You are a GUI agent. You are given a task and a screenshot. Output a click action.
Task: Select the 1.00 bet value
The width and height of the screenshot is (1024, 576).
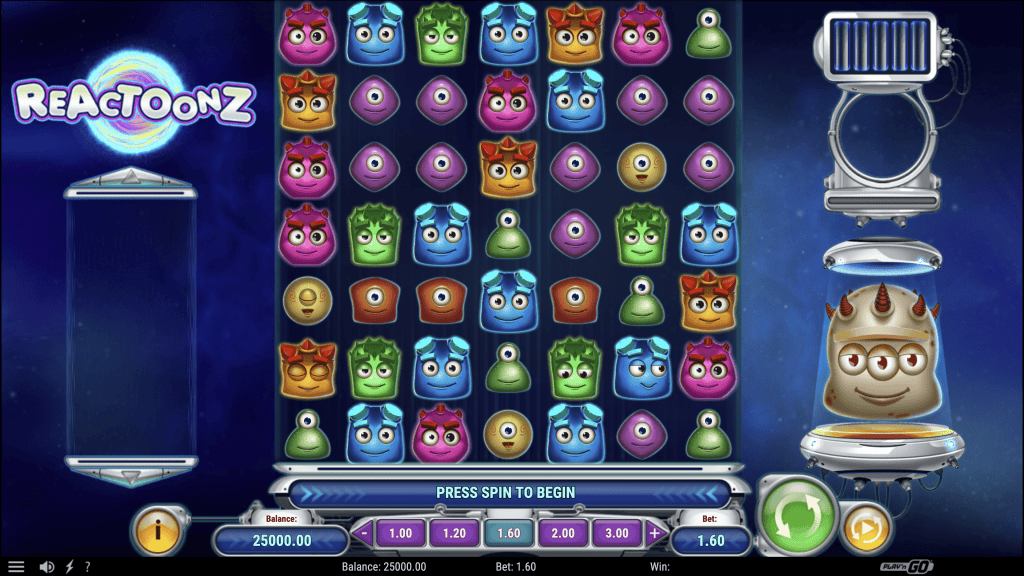[400, 533]
